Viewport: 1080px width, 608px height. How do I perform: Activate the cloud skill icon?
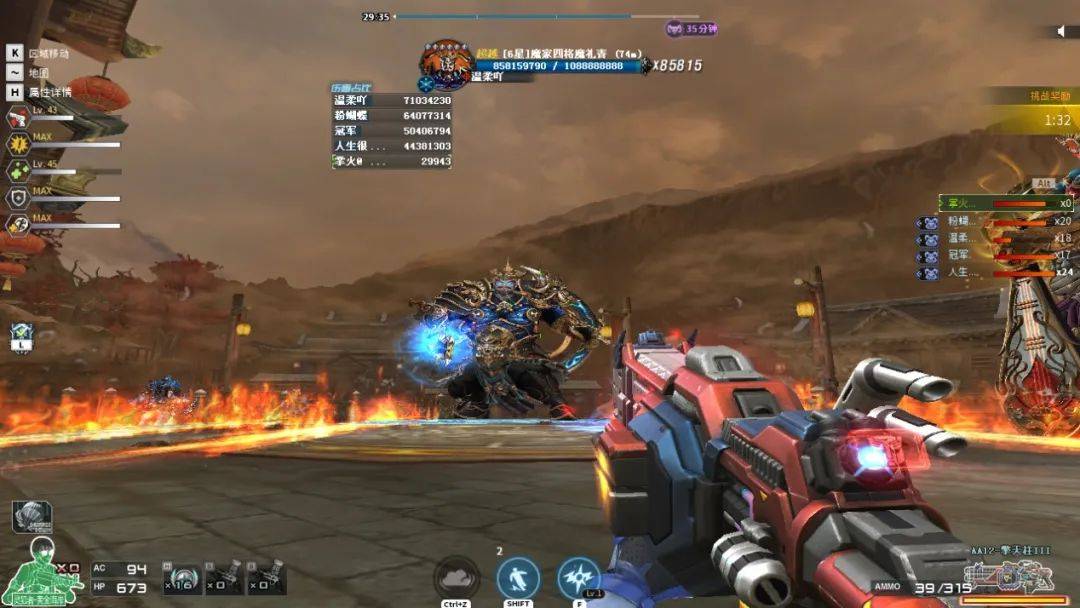click(x=457, y=578)
